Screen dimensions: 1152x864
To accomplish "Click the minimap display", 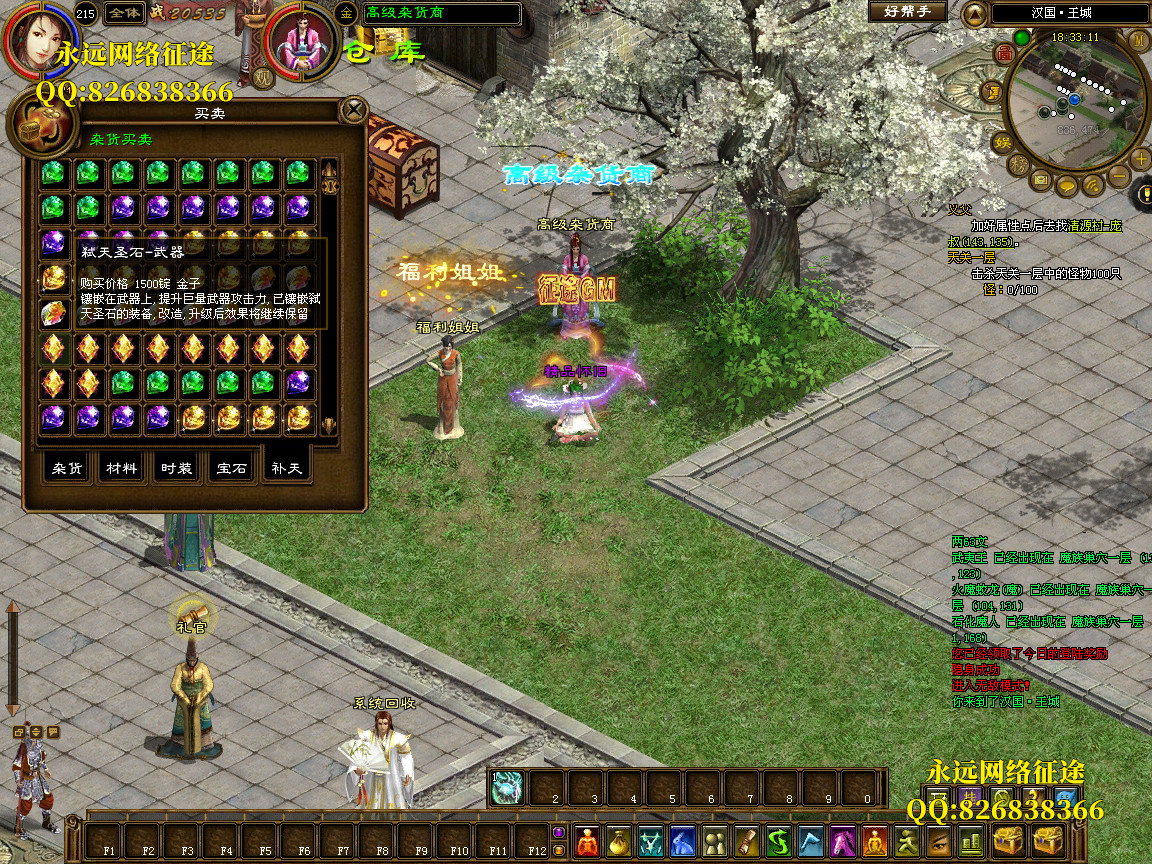I will [x=1075, y=100].
